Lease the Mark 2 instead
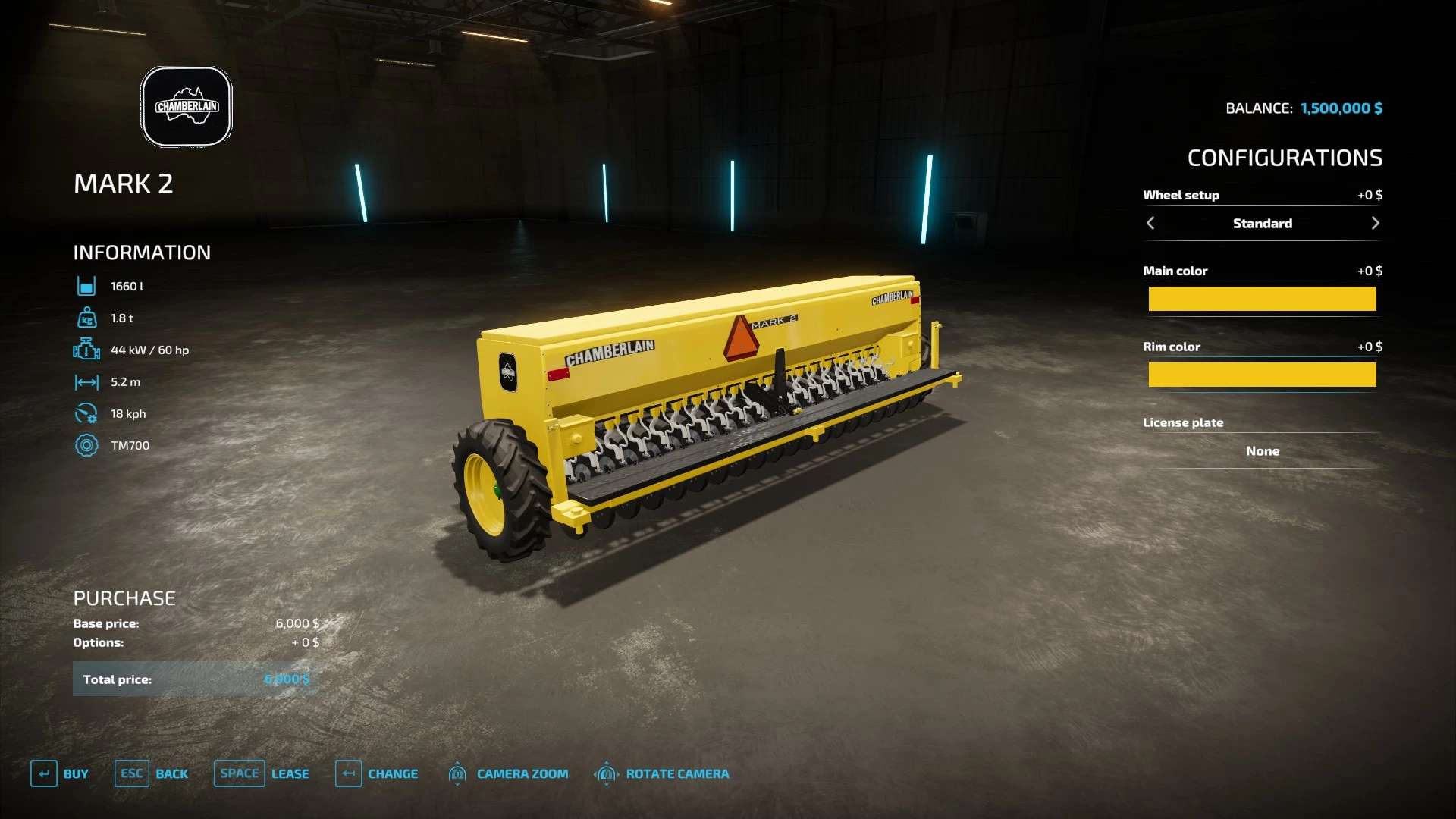The height and width of the screenshot is (819, 1456). [x=262, y=773]
